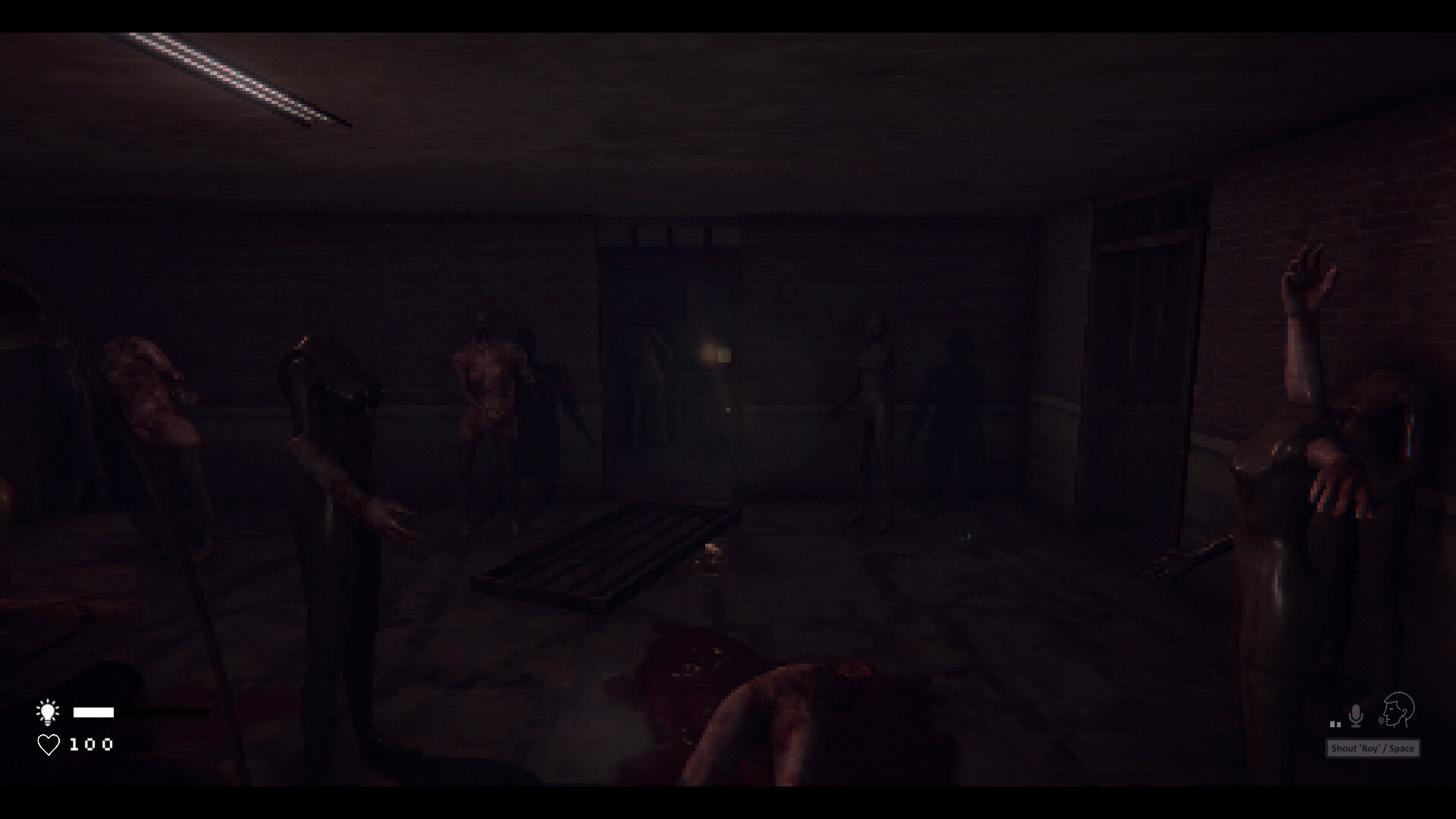Screen dimensions: 1456x819
Task: Click the flashlight bulb icon
Action: (49, 711)
